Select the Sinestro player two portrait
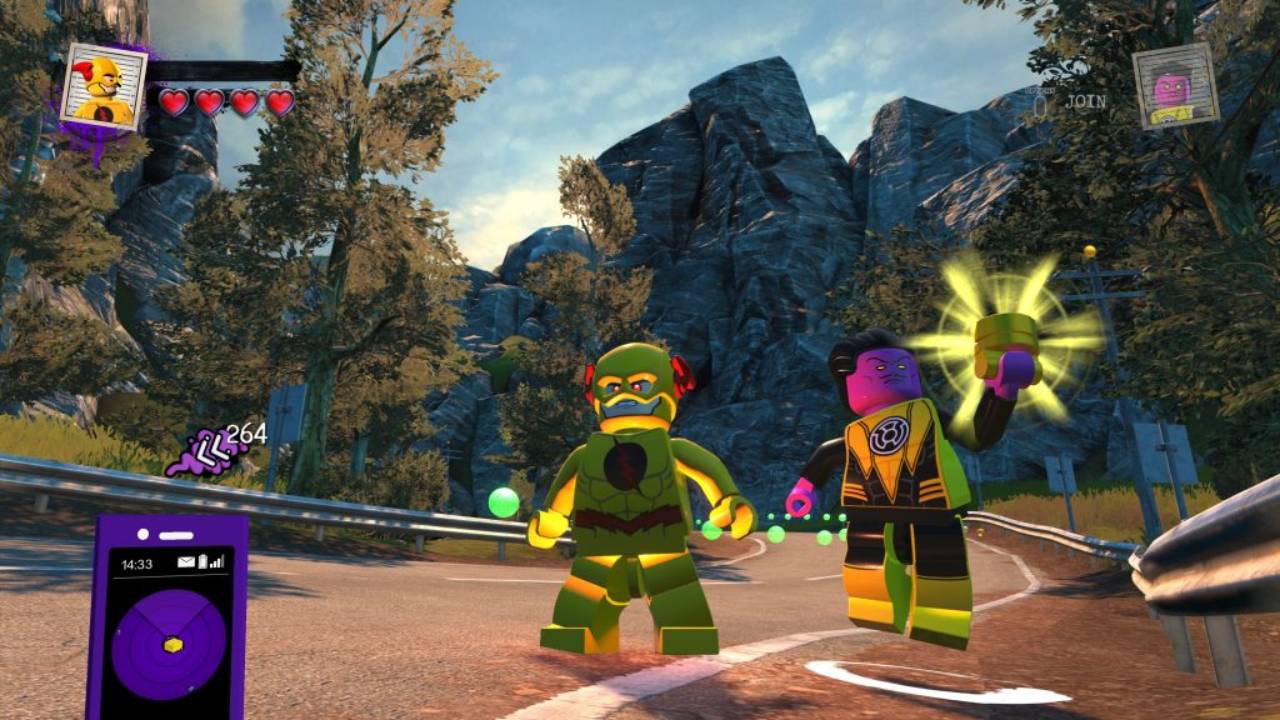Viewport: 1280px width, 720px height. coord(1175,86)
